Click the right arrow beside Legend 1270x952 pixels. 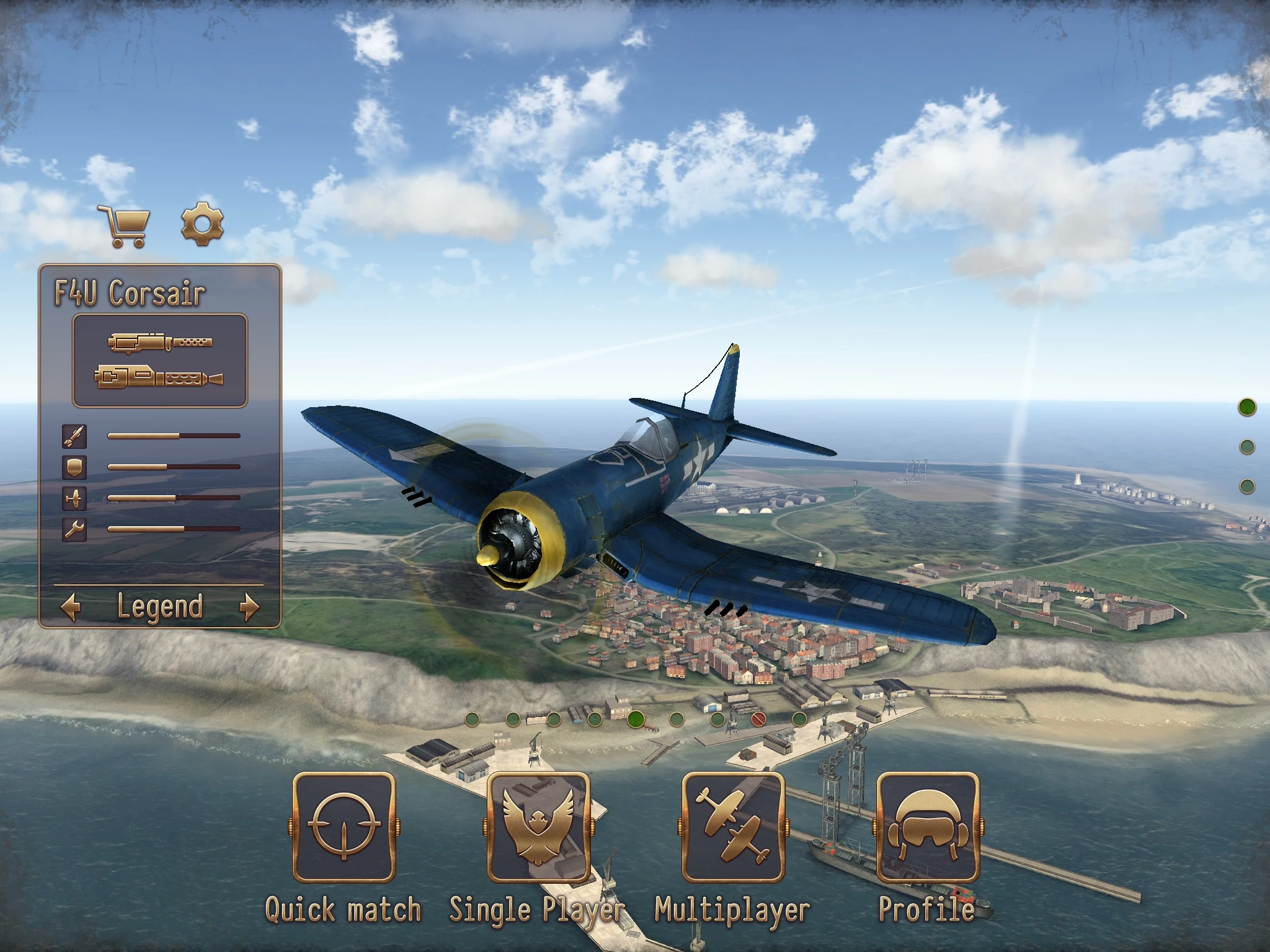(x=249, y=607)
